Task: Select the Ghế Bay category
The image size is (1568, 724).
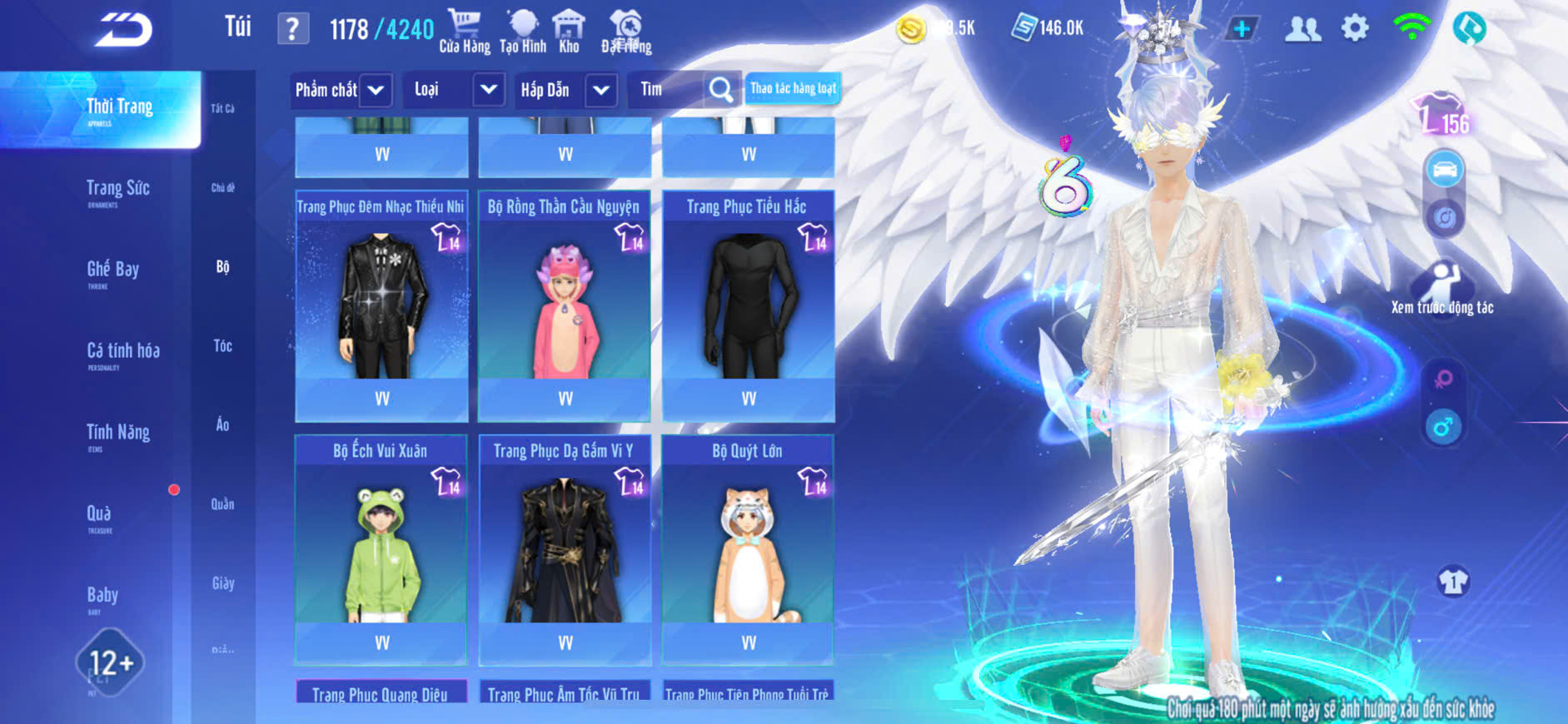Action: pos(112,270)
